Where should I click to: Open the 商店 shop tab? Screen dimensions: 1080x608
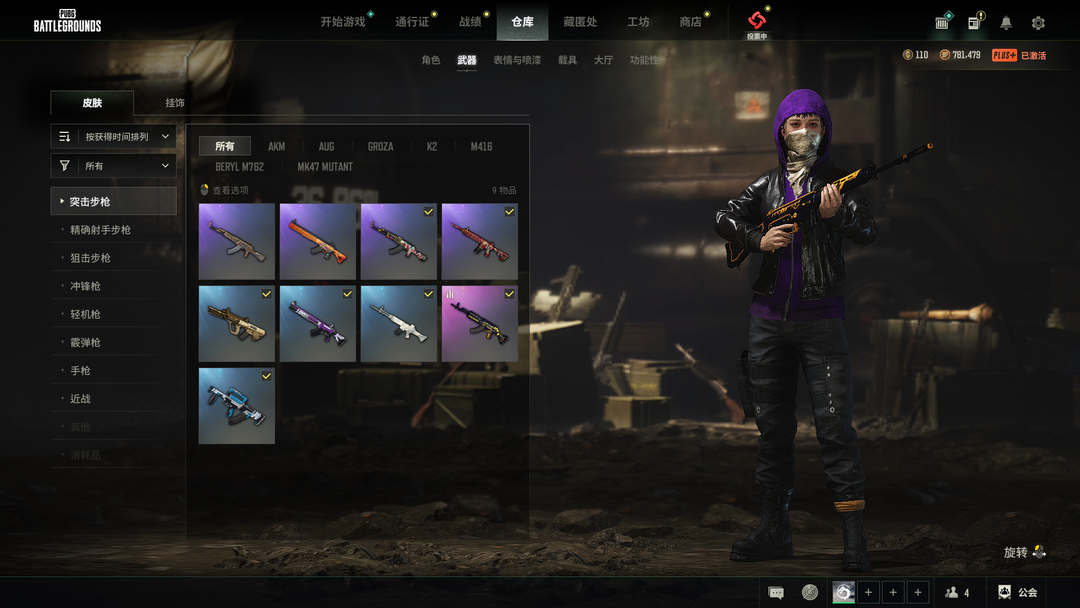click(x=690, y=22)
